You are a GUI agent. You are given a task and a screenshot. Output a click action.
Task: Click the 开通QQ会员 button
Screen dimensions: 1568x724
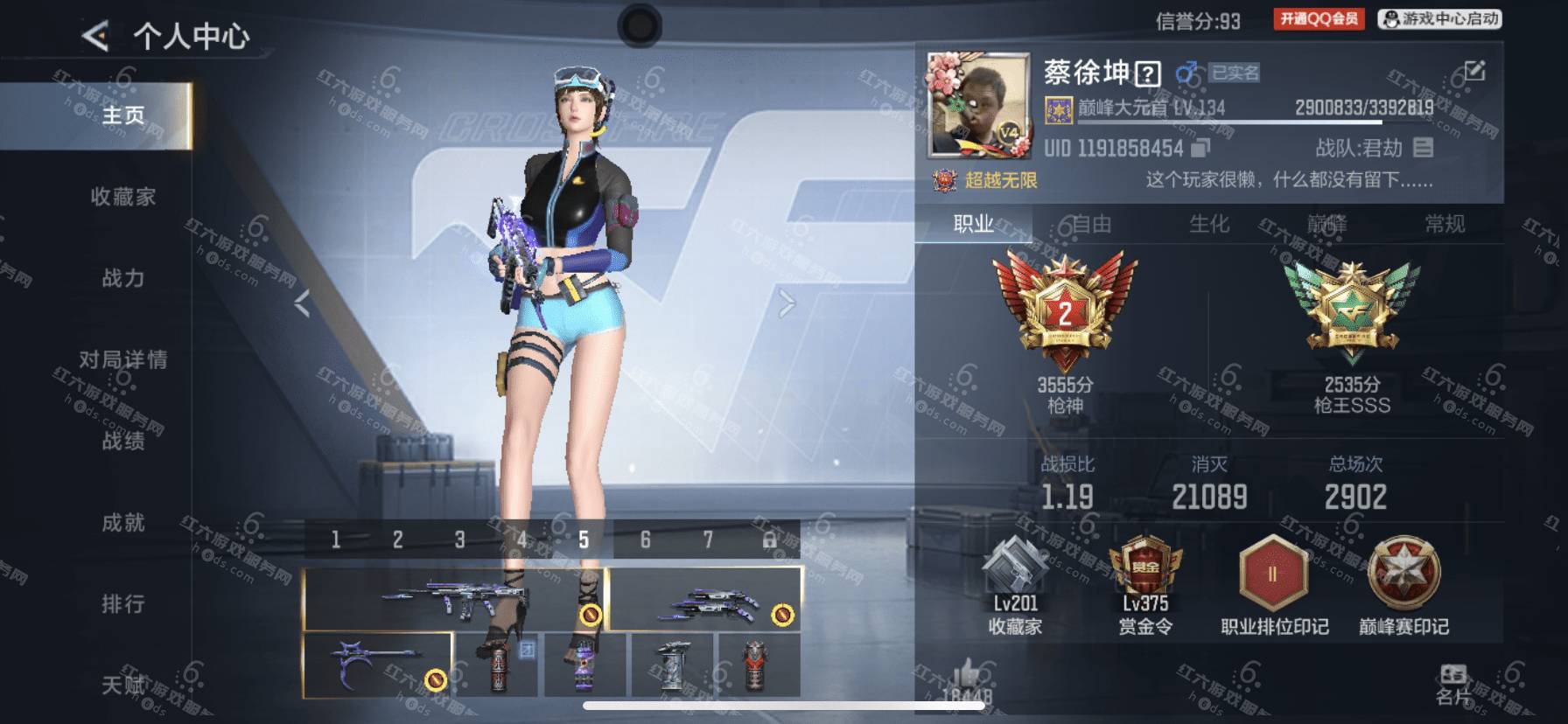click(1319, 19)
